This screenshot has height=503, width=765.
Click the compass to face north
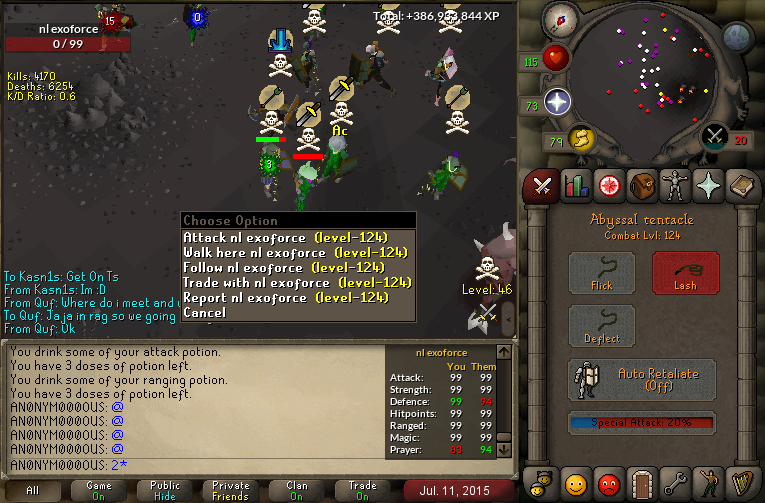coord(559,19)
